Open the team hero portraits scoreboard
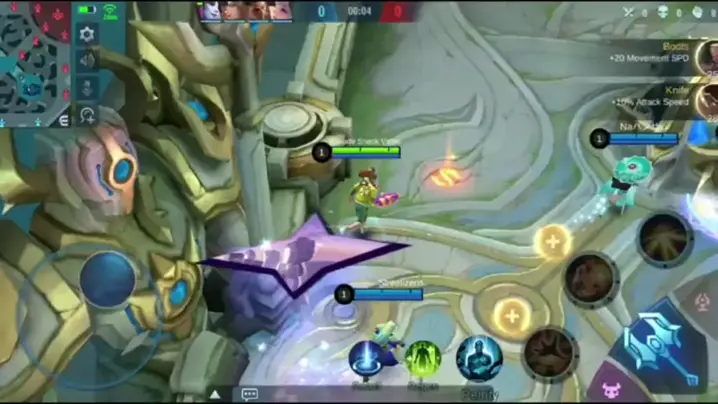The height and width of the screenshot is (404, 718). 245,12
